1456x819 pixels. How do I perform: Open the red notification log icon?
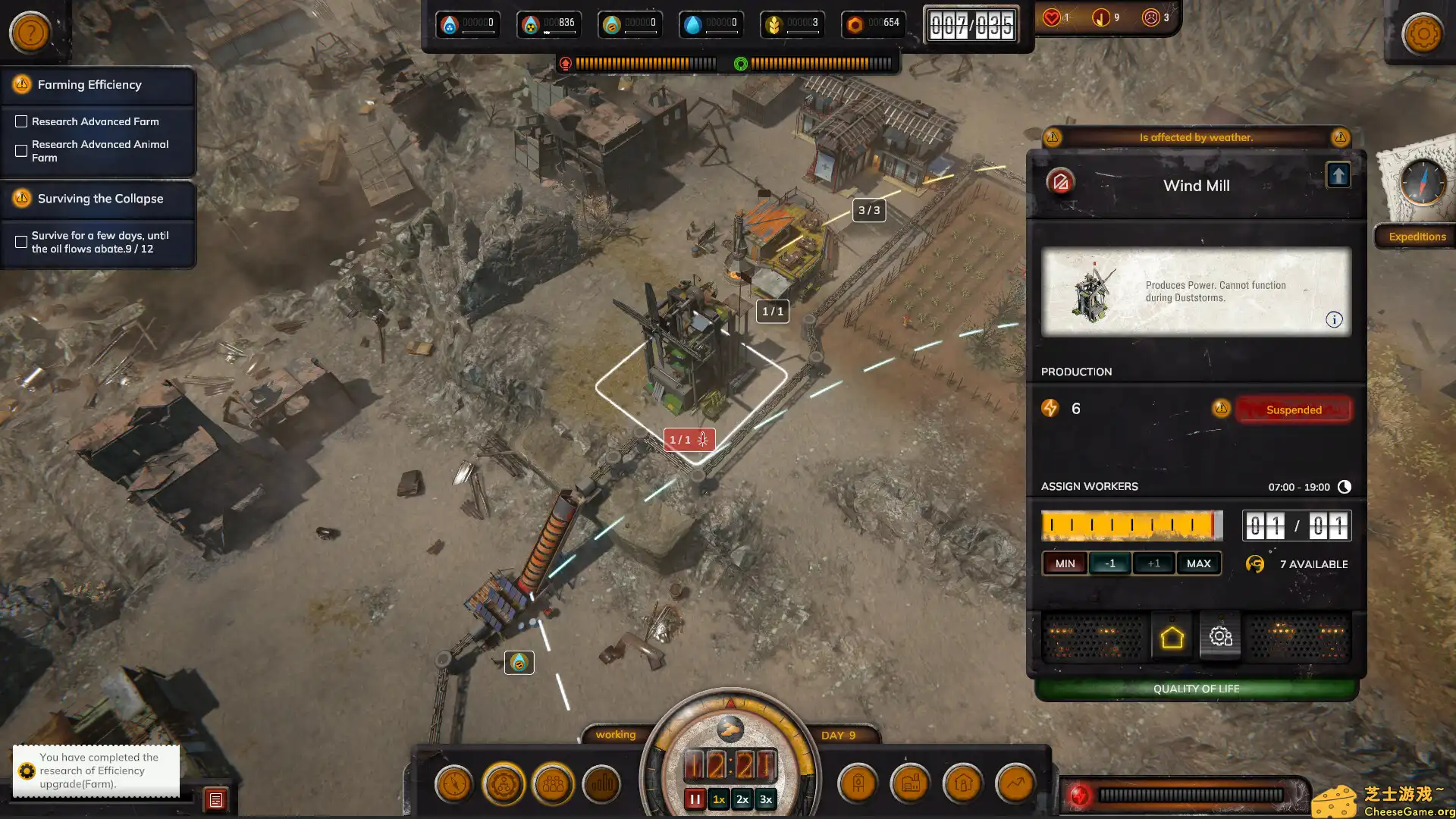216,799
